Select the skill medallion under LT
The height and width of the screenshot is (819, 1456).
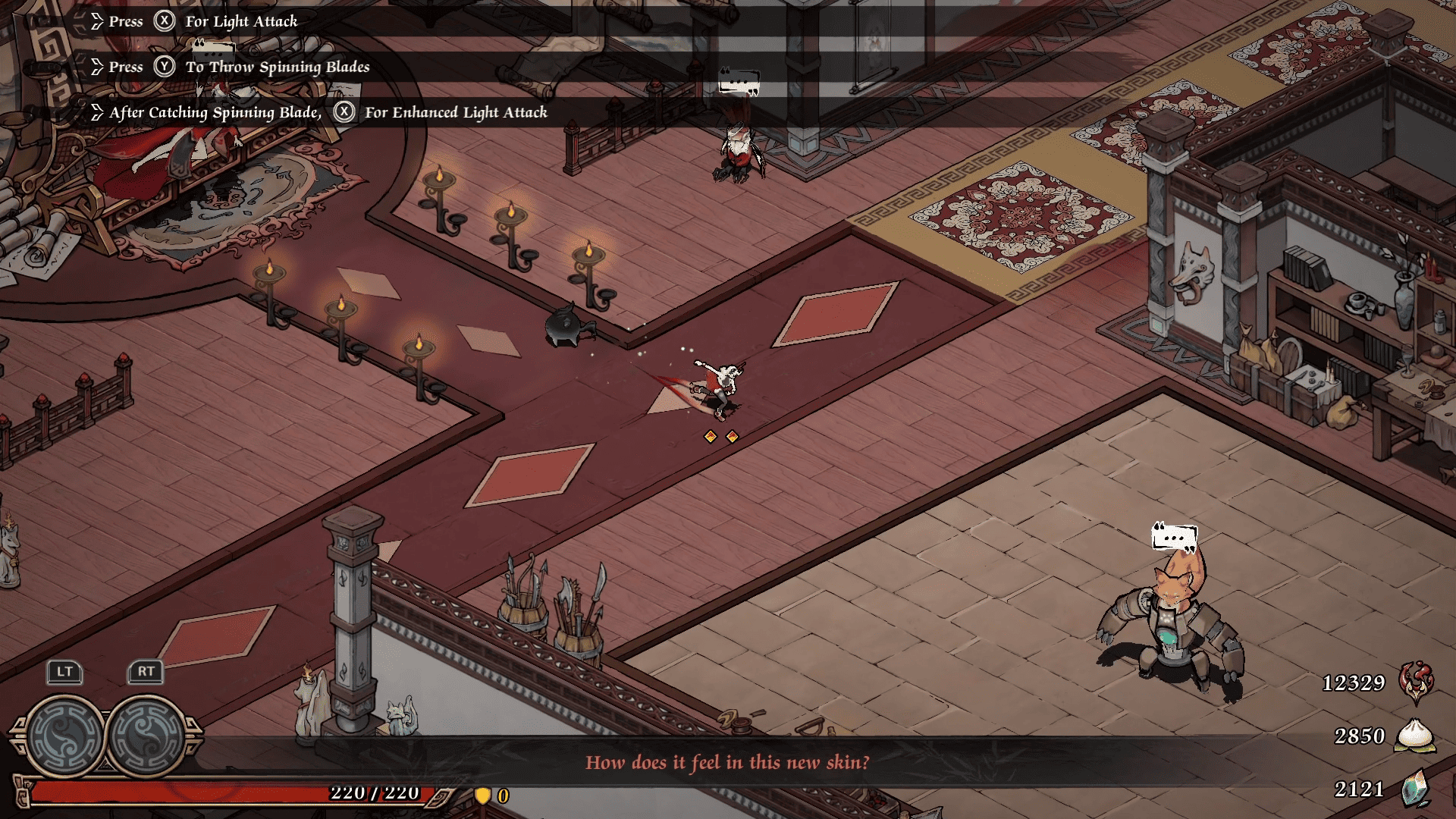pyautogui.click(x=66, y=736)
